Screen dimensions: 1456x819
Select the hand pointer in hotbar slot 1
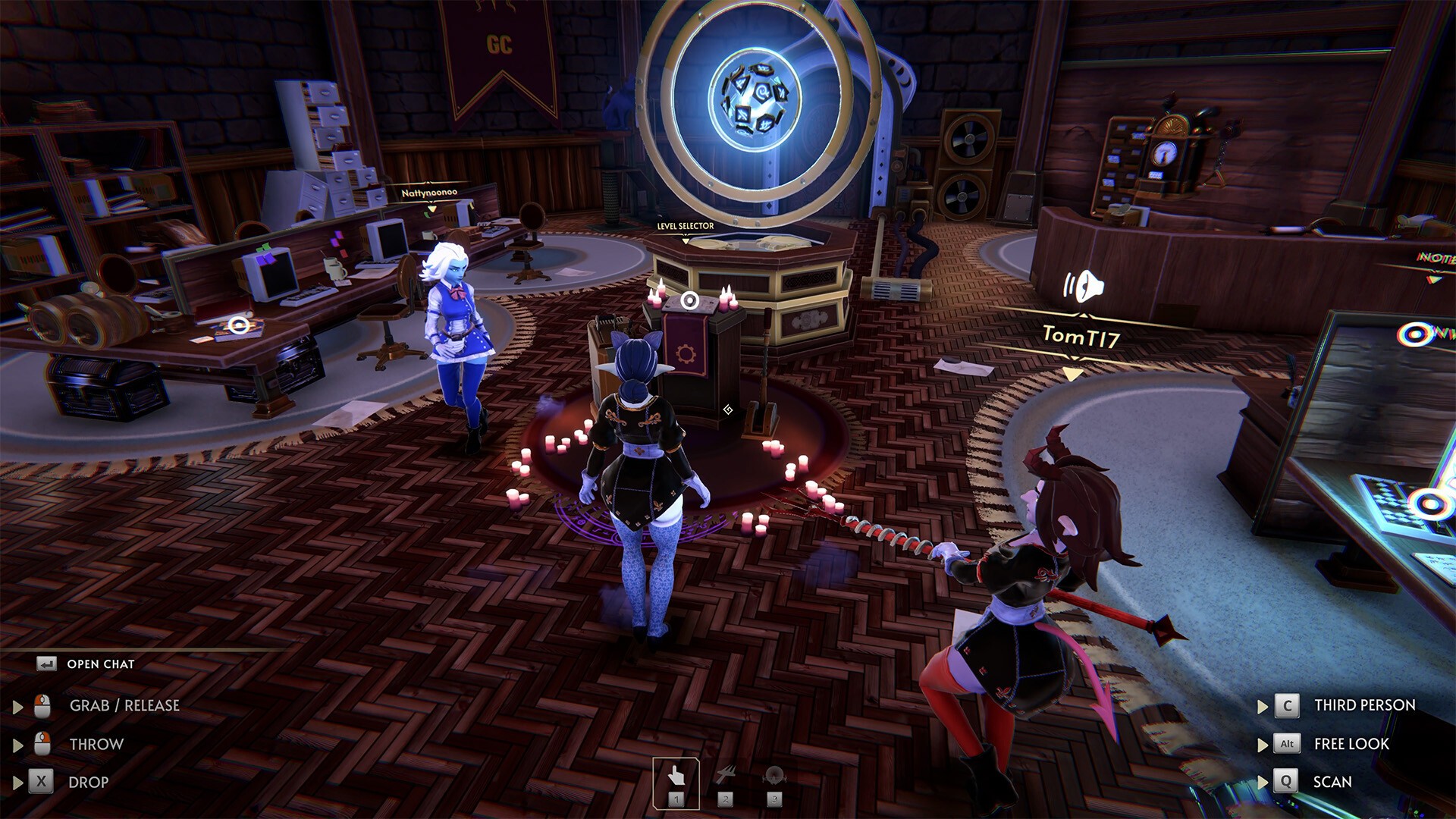677,775
